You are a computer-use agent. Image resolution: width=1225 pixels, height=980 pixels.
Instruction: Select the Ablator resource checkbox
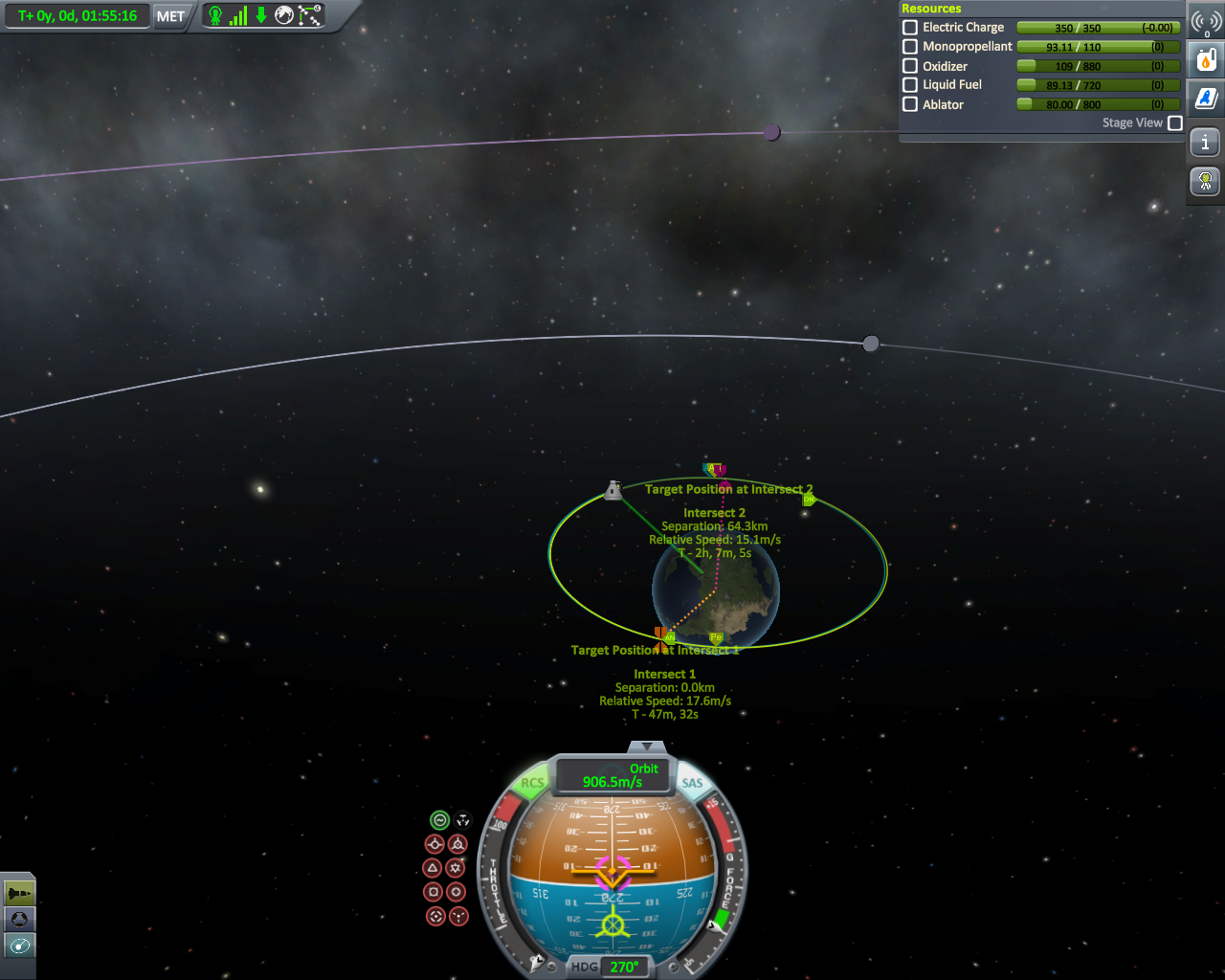click(x=910, y=104)
